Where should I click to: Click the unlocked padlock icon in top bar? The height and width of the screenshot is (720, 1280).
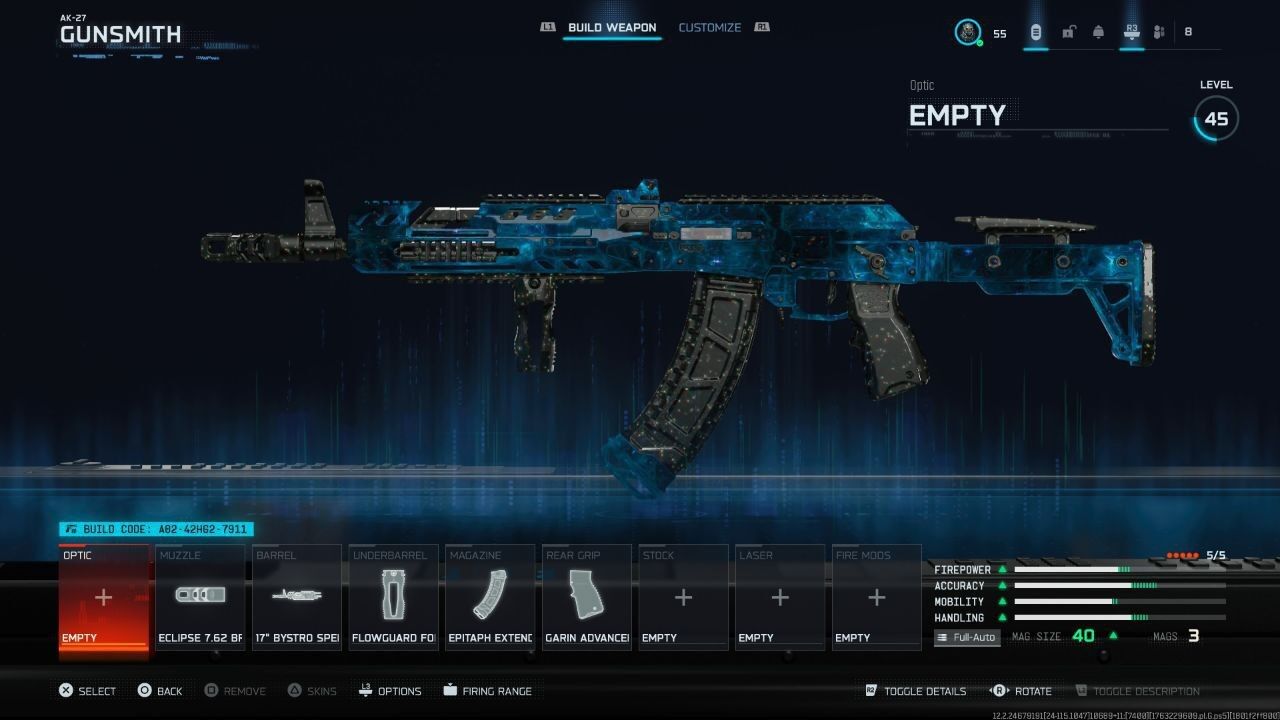tap(1068, 32)
